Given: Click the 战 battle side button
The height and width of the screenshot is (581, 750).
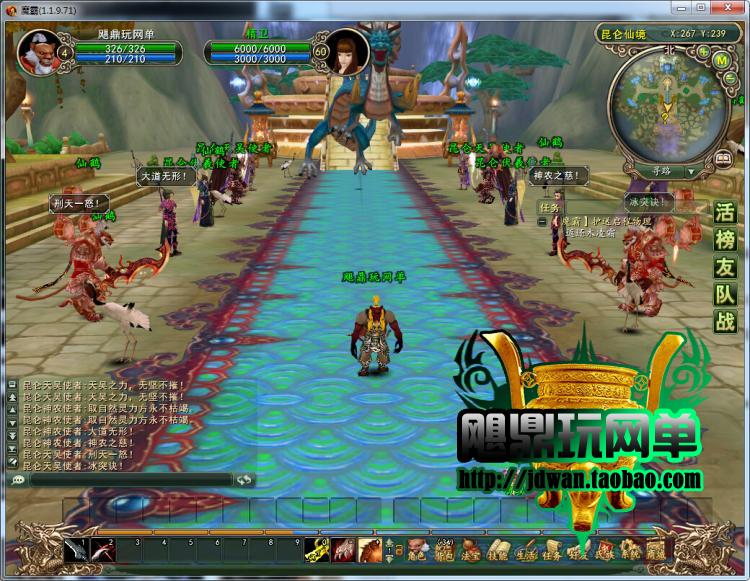Looking at the screenshot, I should click(x=725, y=321).
